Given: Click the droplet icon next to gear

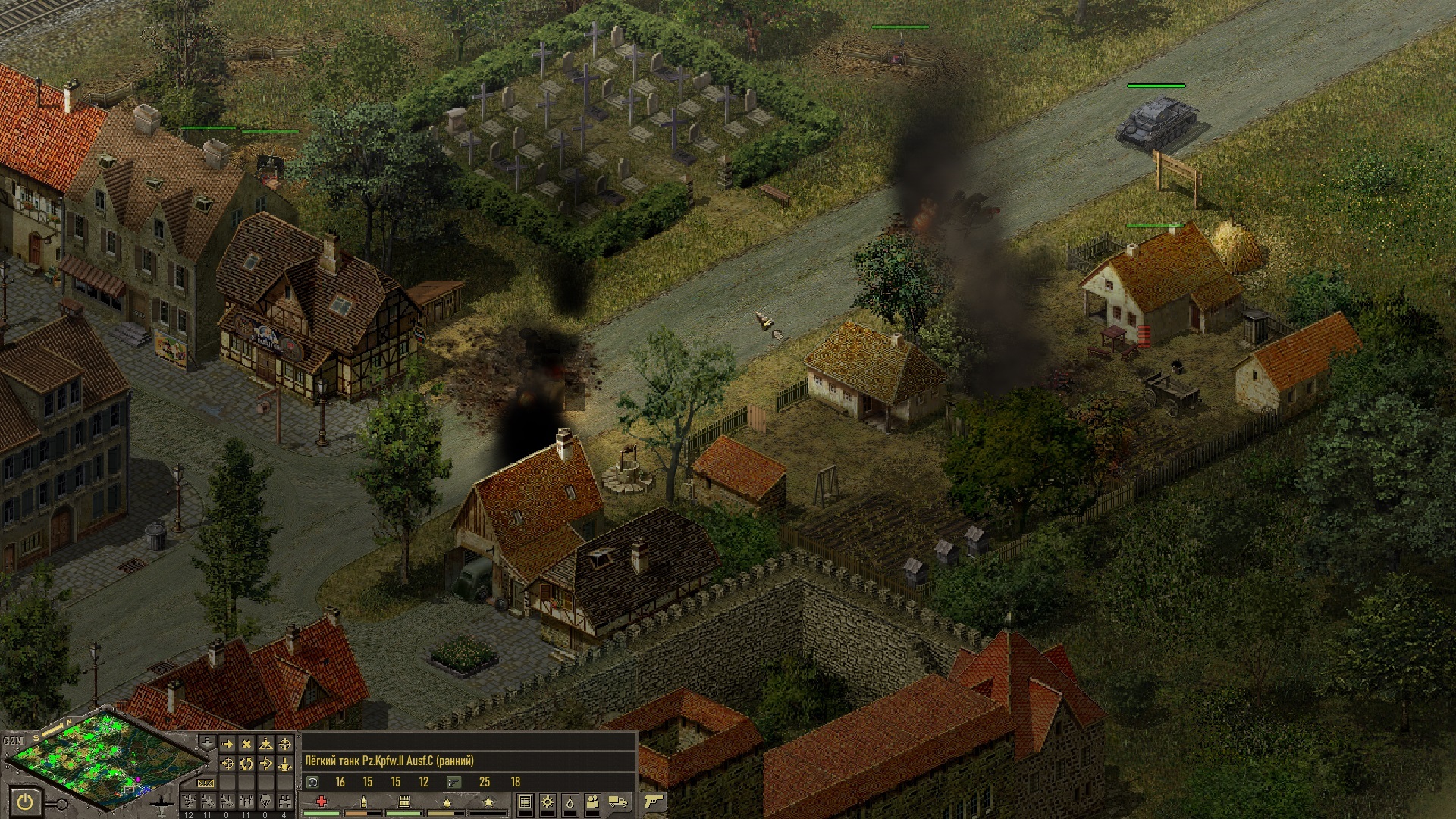Looking at the screenshot, I should [x=570, y=802].
